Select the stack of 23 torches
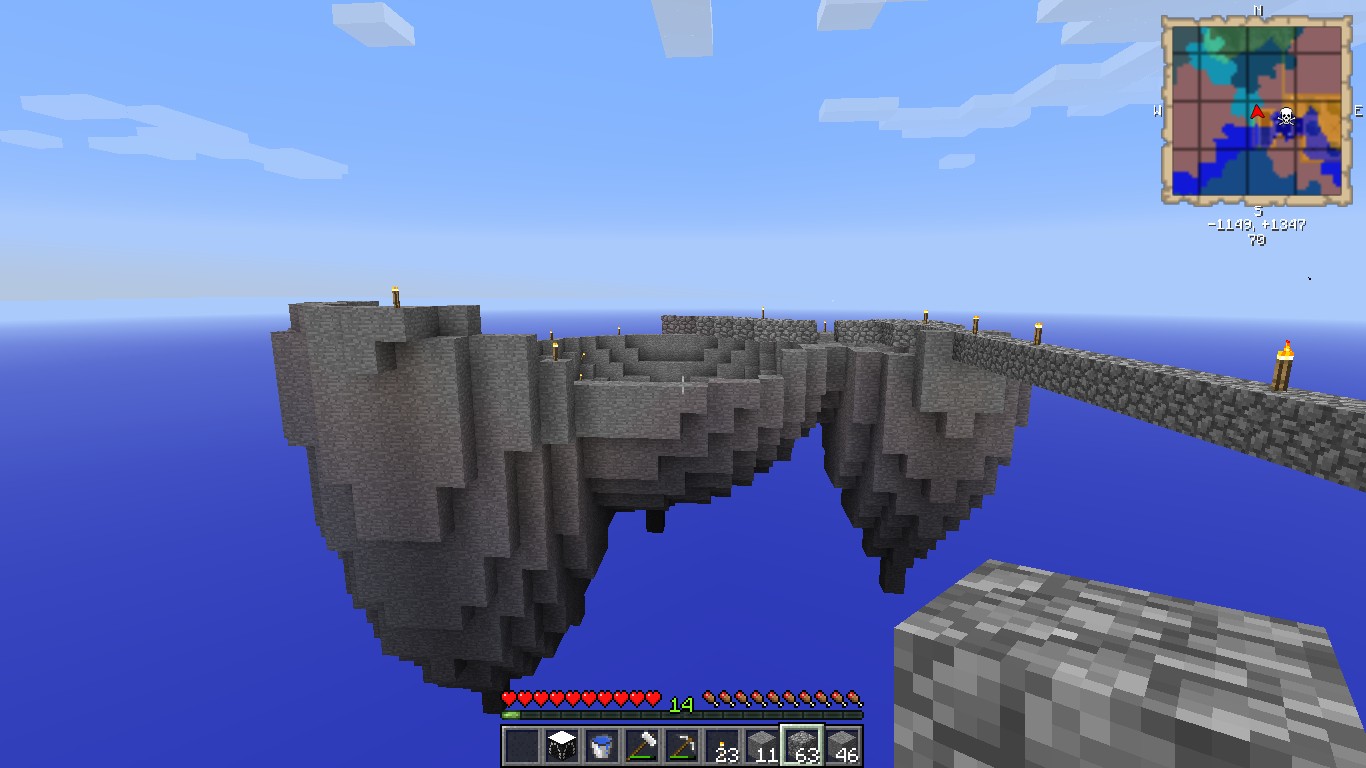This screenshot has height=768, width=1366. (x=722, y=746)
